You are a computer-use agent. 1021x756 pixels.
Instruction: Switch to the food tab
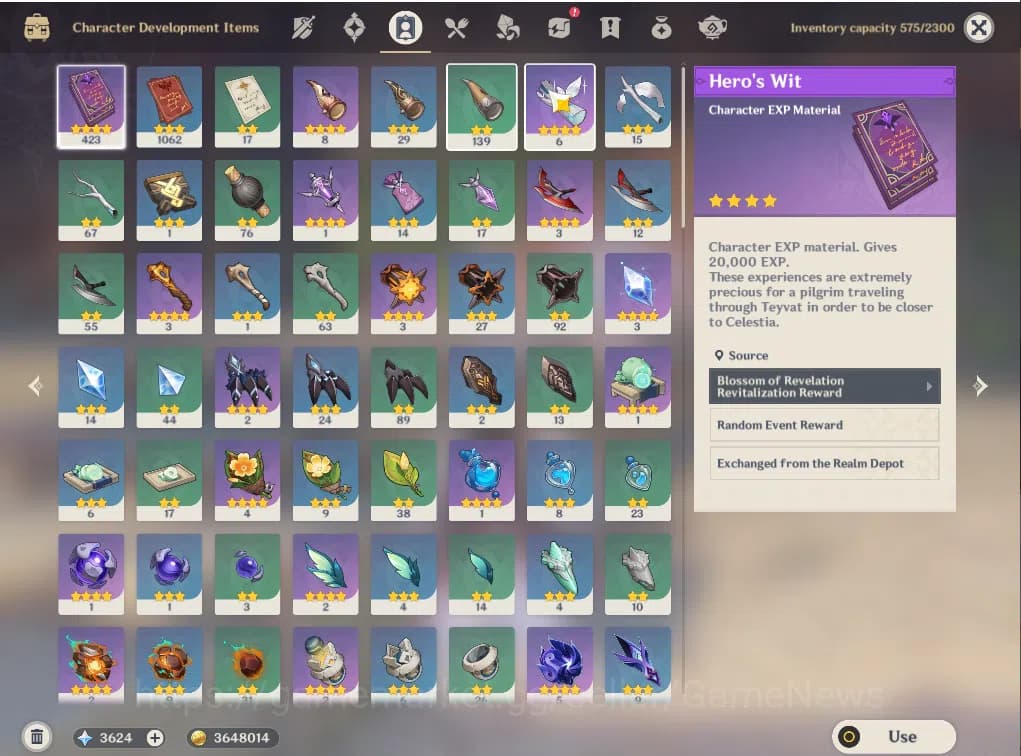pyautogui.click(x=457, y=28)
